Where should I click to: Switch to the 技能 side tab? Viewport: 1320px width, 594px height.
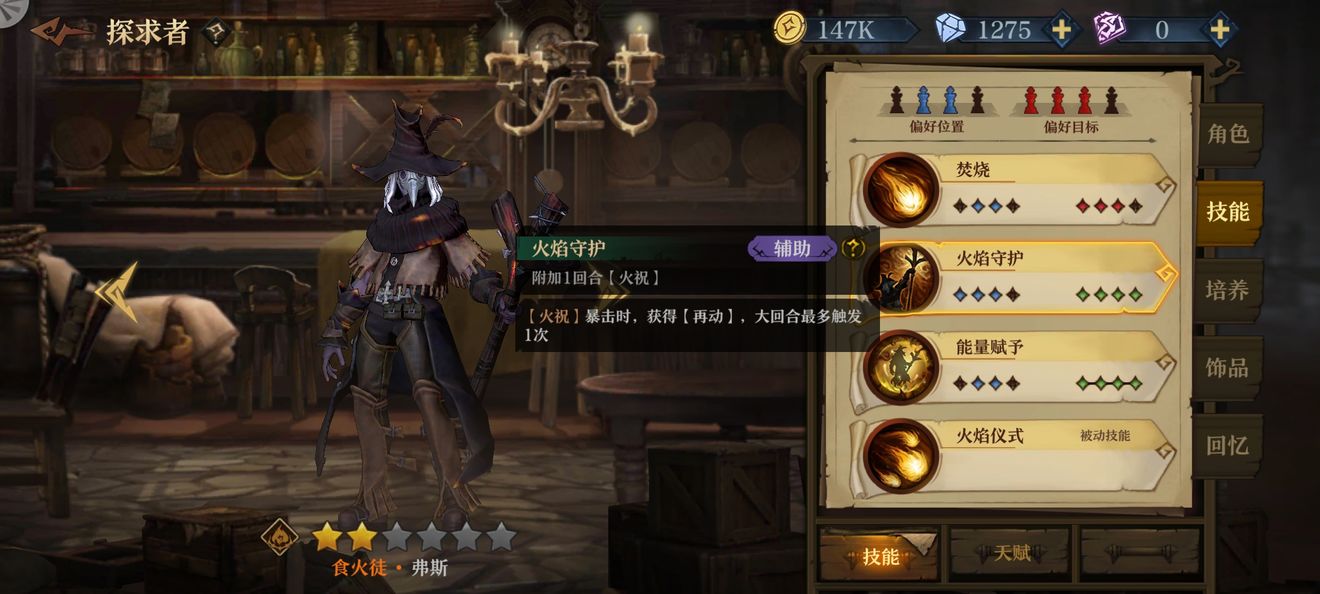(x=1228, y=212)
